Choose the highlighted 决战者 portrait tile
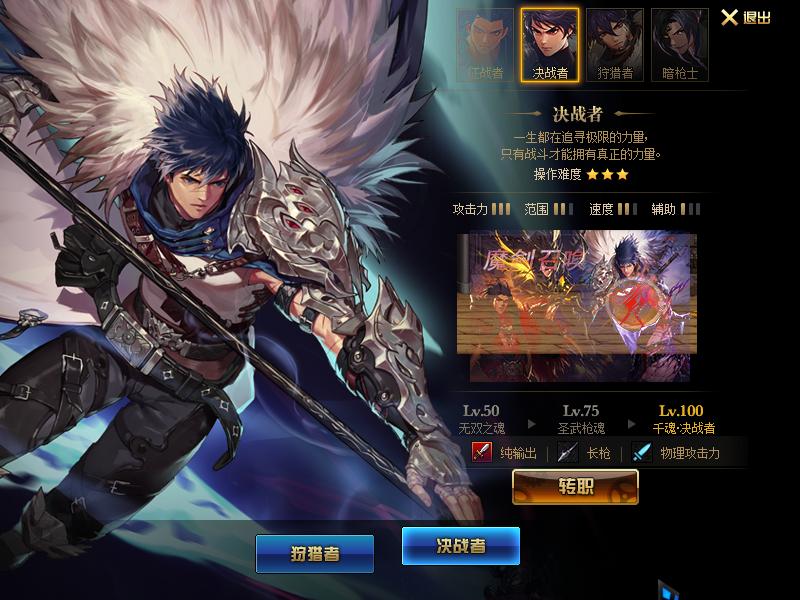This screenshot has height=600, width=800. tap(550, 45)
